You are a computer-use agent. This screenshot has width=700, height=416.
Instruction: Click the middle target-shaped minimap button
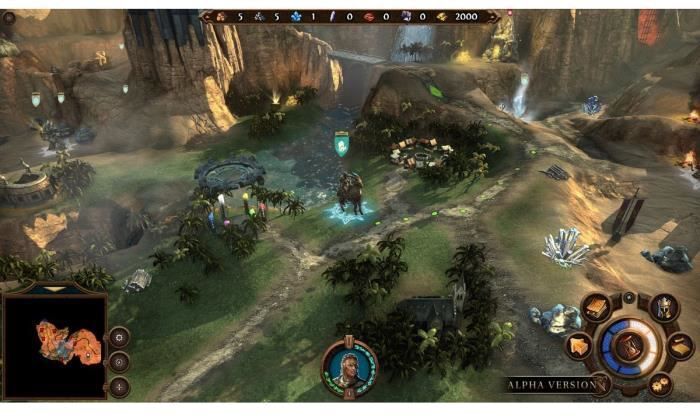point(120,362)
